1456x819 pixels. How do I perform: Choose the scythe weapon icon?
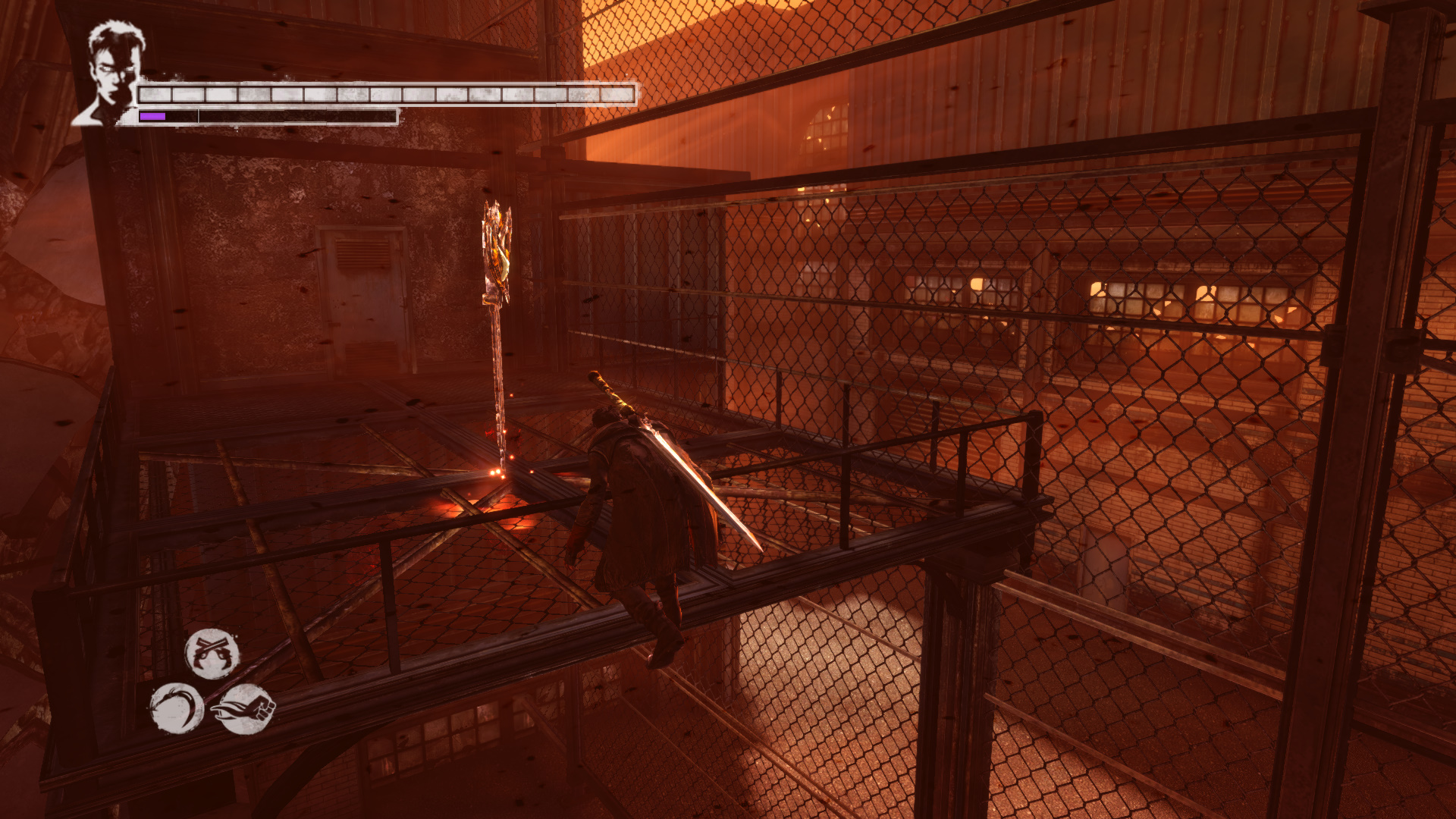(x=177, y=709)
